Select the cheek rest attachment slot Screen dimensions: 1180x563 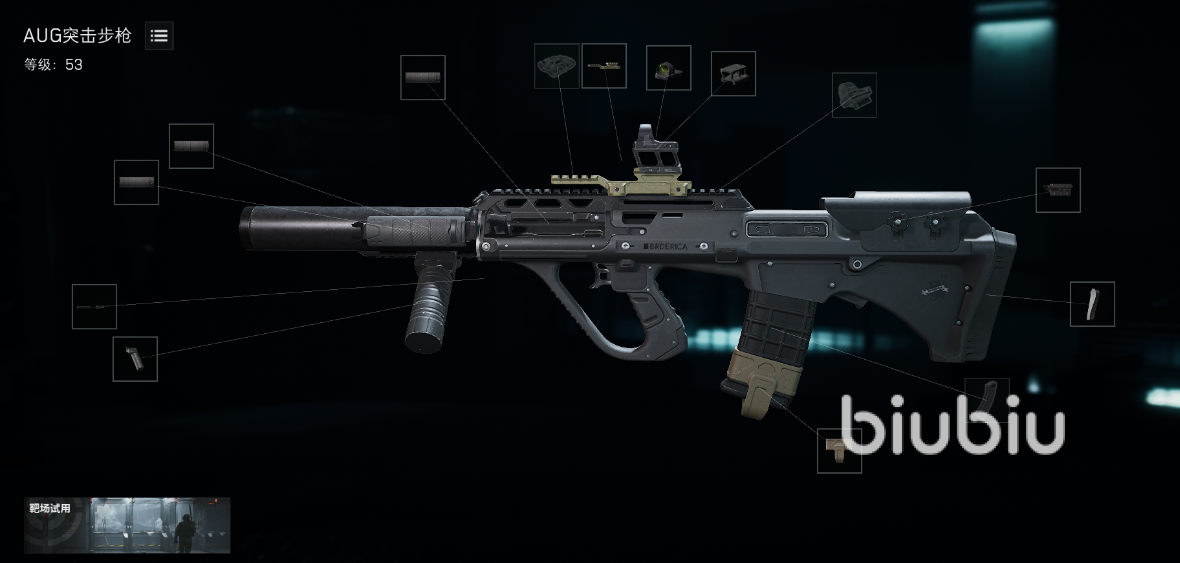click(x=1058, y=190)
